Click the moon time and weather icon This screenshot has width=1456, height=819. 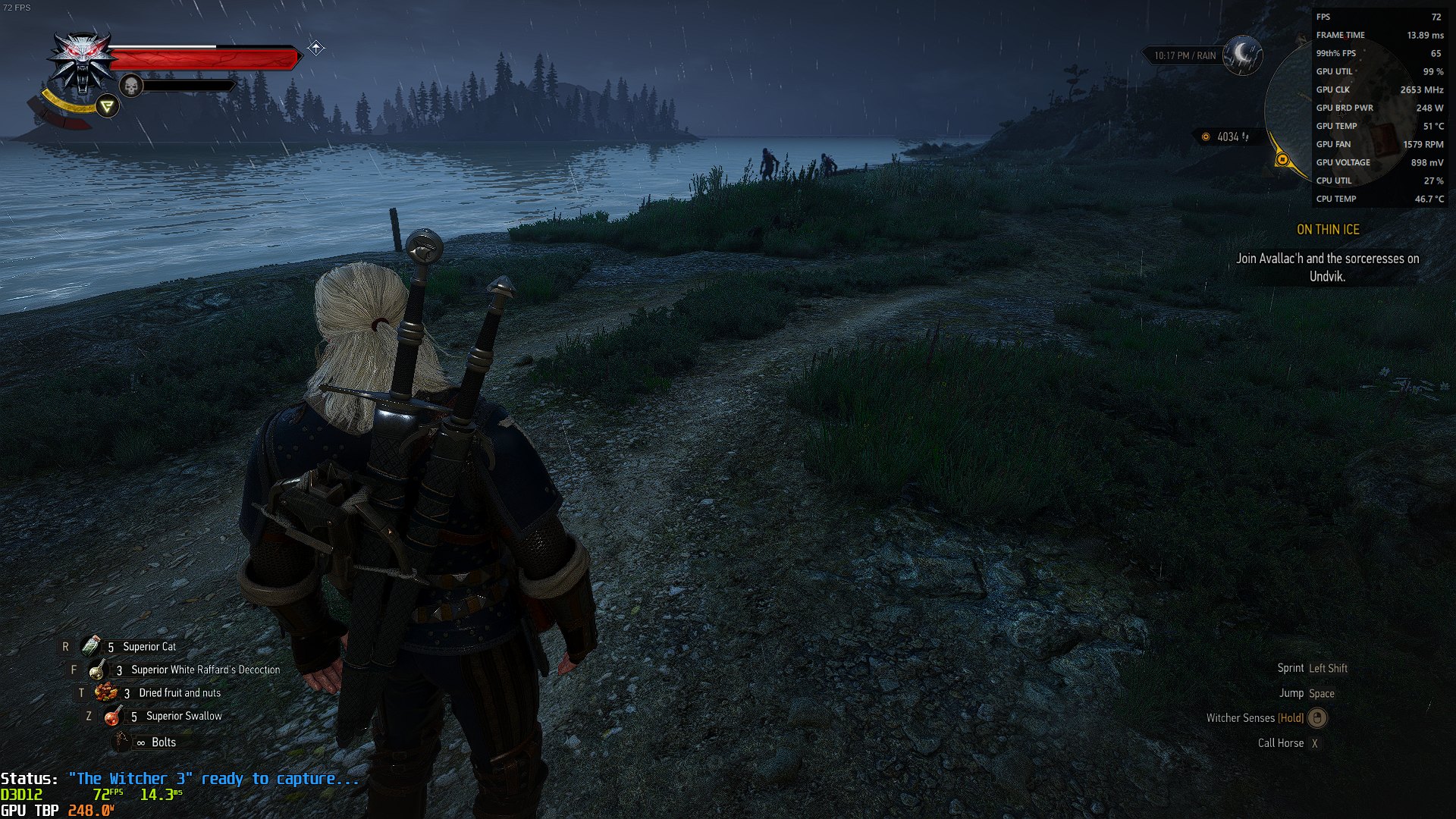(1242, 54)
